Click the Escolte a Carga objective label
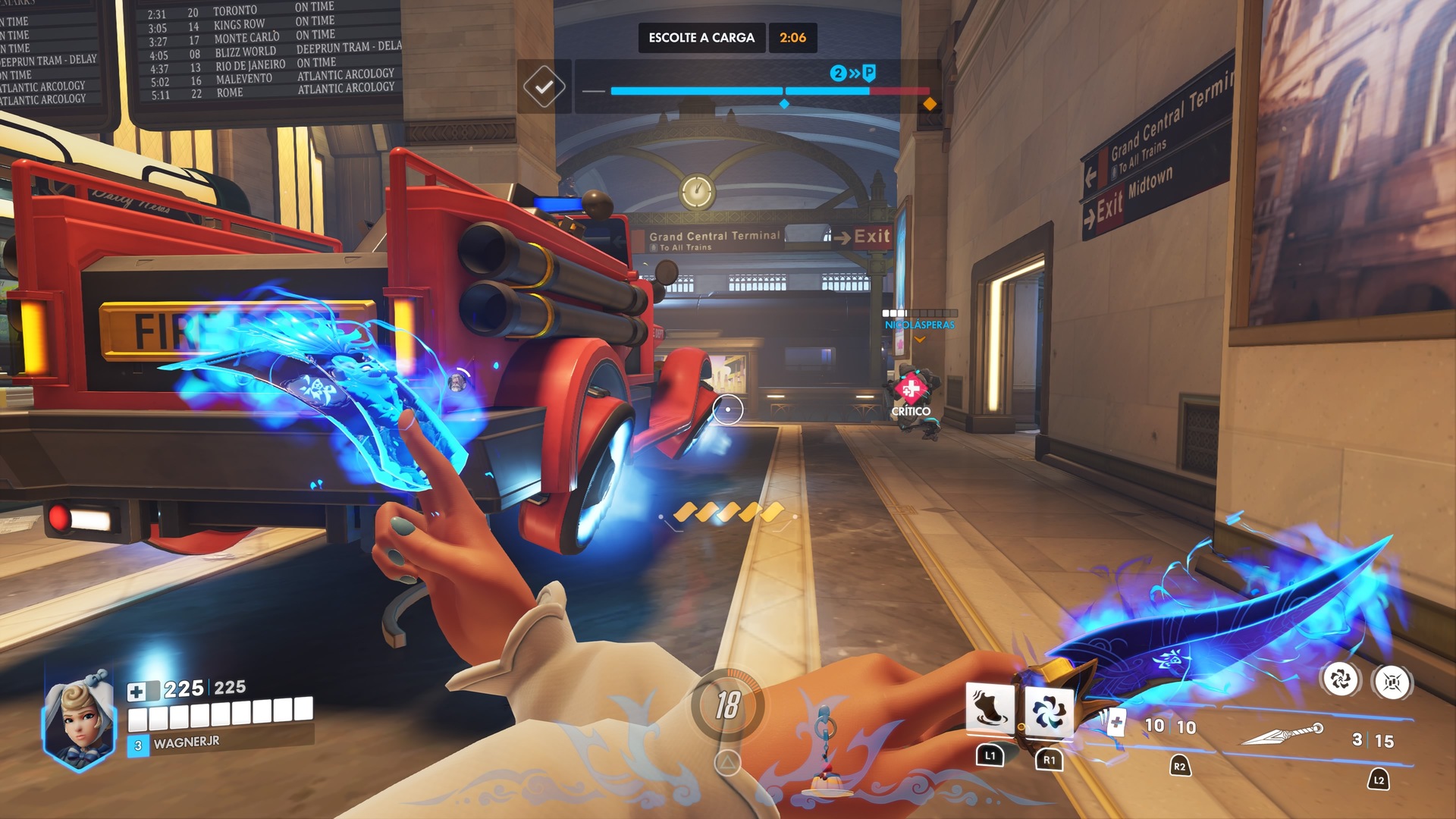 701,38
